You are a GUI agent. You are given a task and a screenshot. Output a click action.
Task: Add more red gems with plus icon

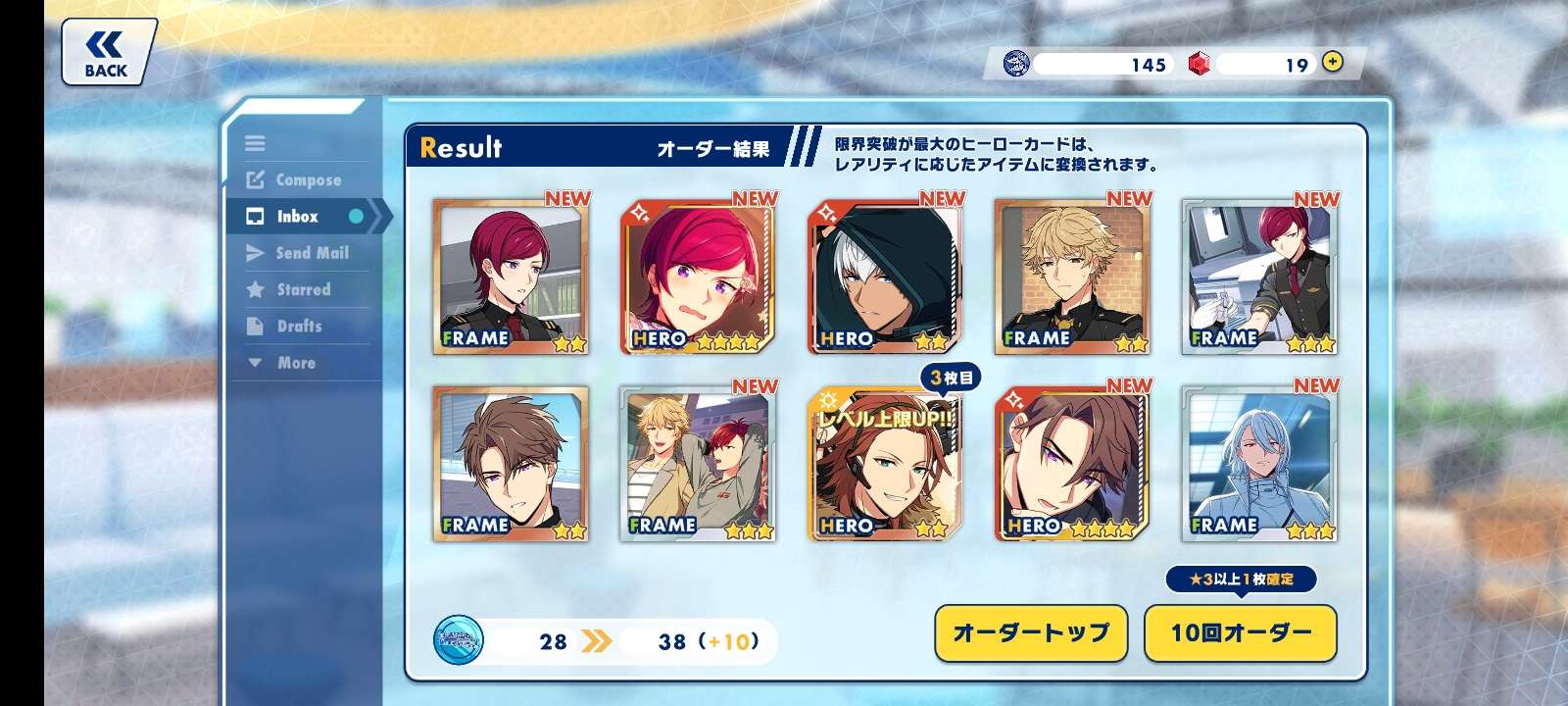point(1333,62)
